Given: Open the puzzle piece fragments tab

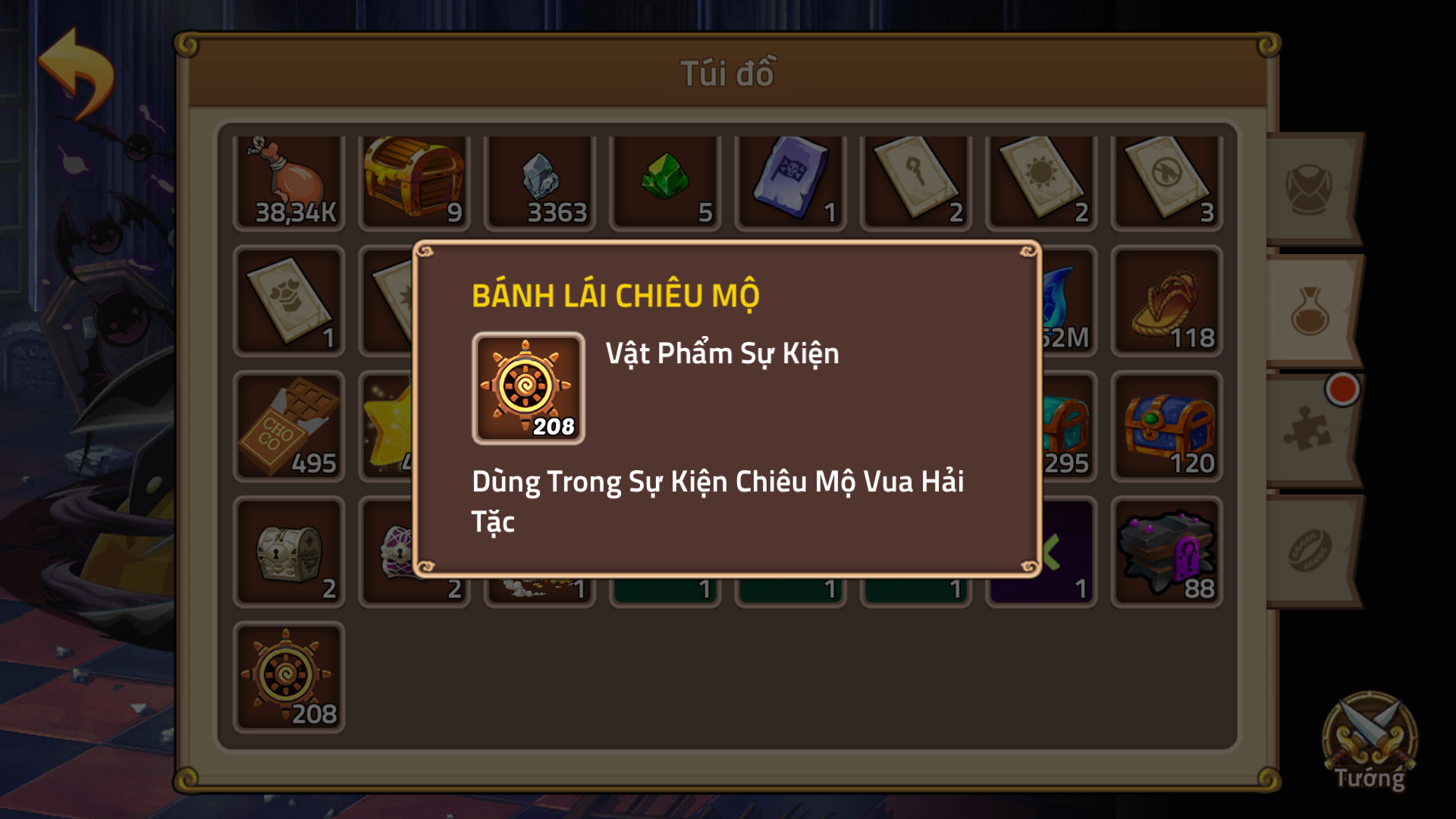Looking at the screenshot, I should pos(1309,431).
